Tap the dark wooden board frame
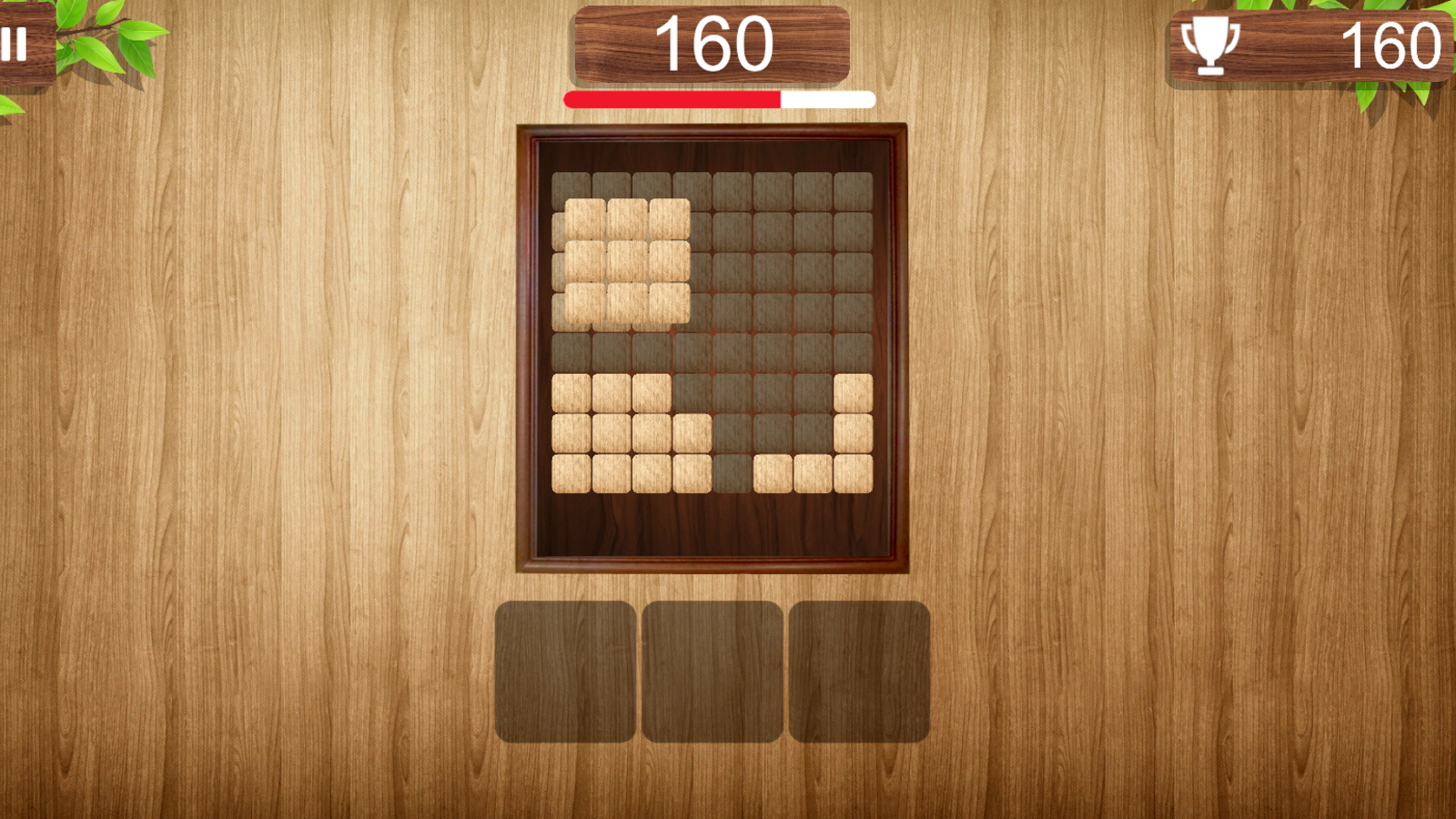Screen dimensions: 1456x819 528,346
